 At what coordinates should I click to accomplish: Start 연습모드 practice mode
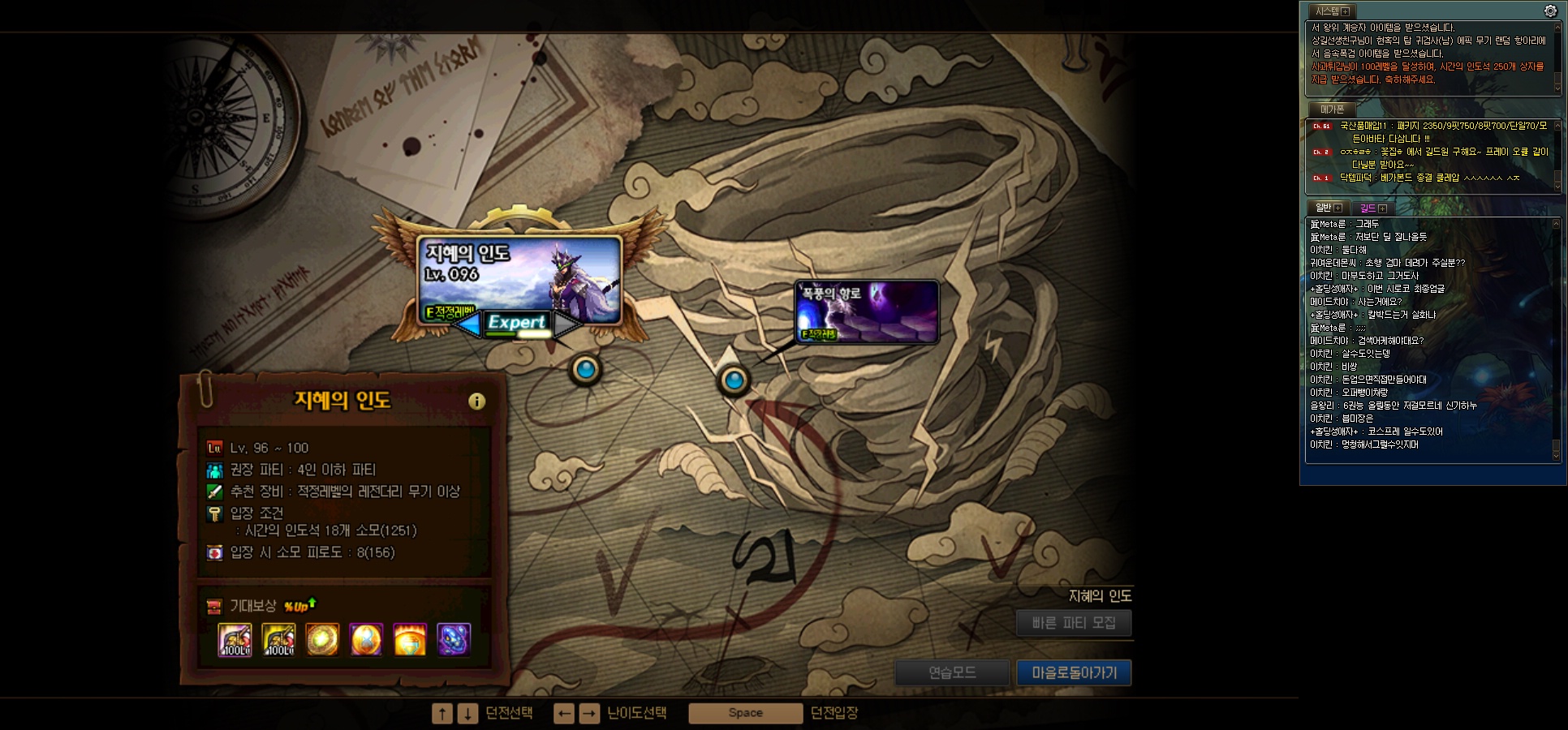(952, 672)
